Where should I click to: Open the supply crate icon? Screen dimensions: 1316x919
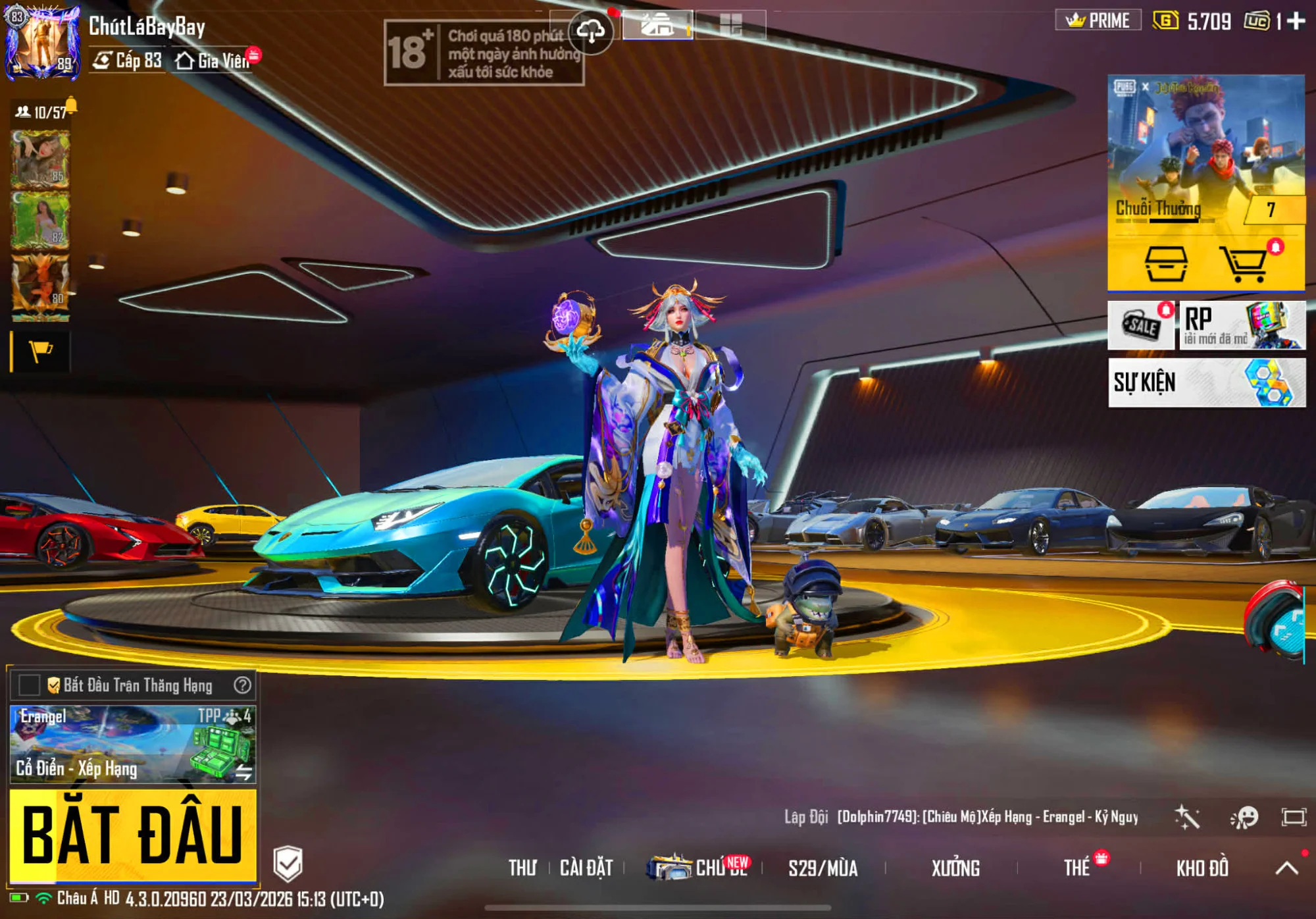pyautogui.click(x=1166, y=264)
